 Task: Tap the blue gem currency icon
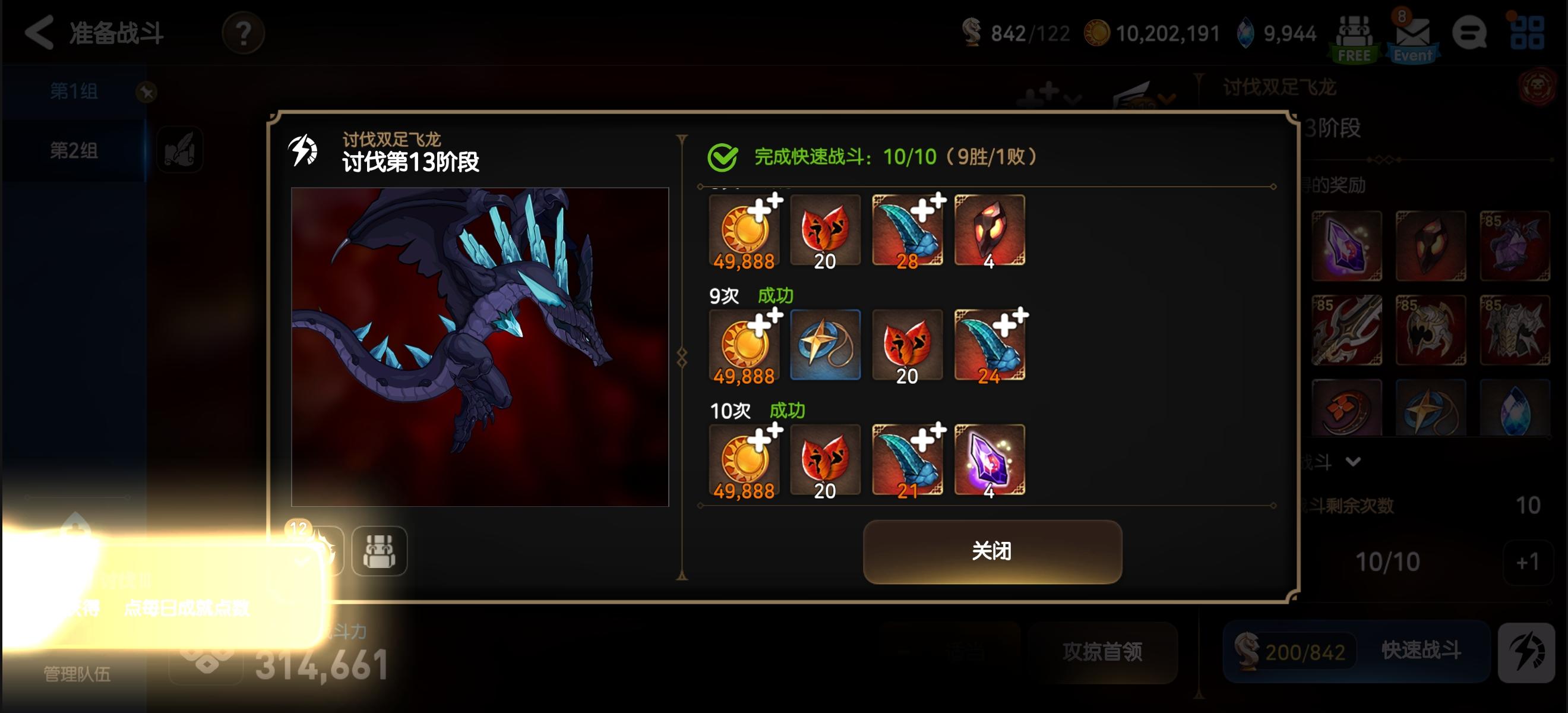pyautogui.click(x=1247, y=33)
